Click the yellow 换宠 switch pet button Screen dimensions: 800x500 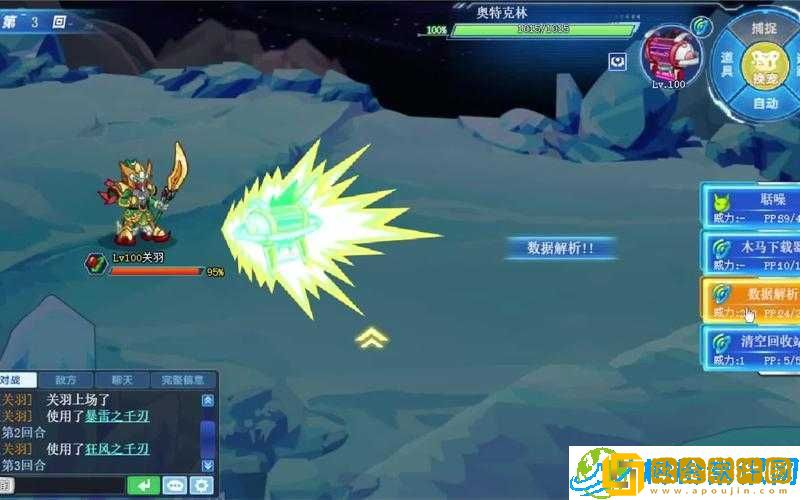coord(767,64)
